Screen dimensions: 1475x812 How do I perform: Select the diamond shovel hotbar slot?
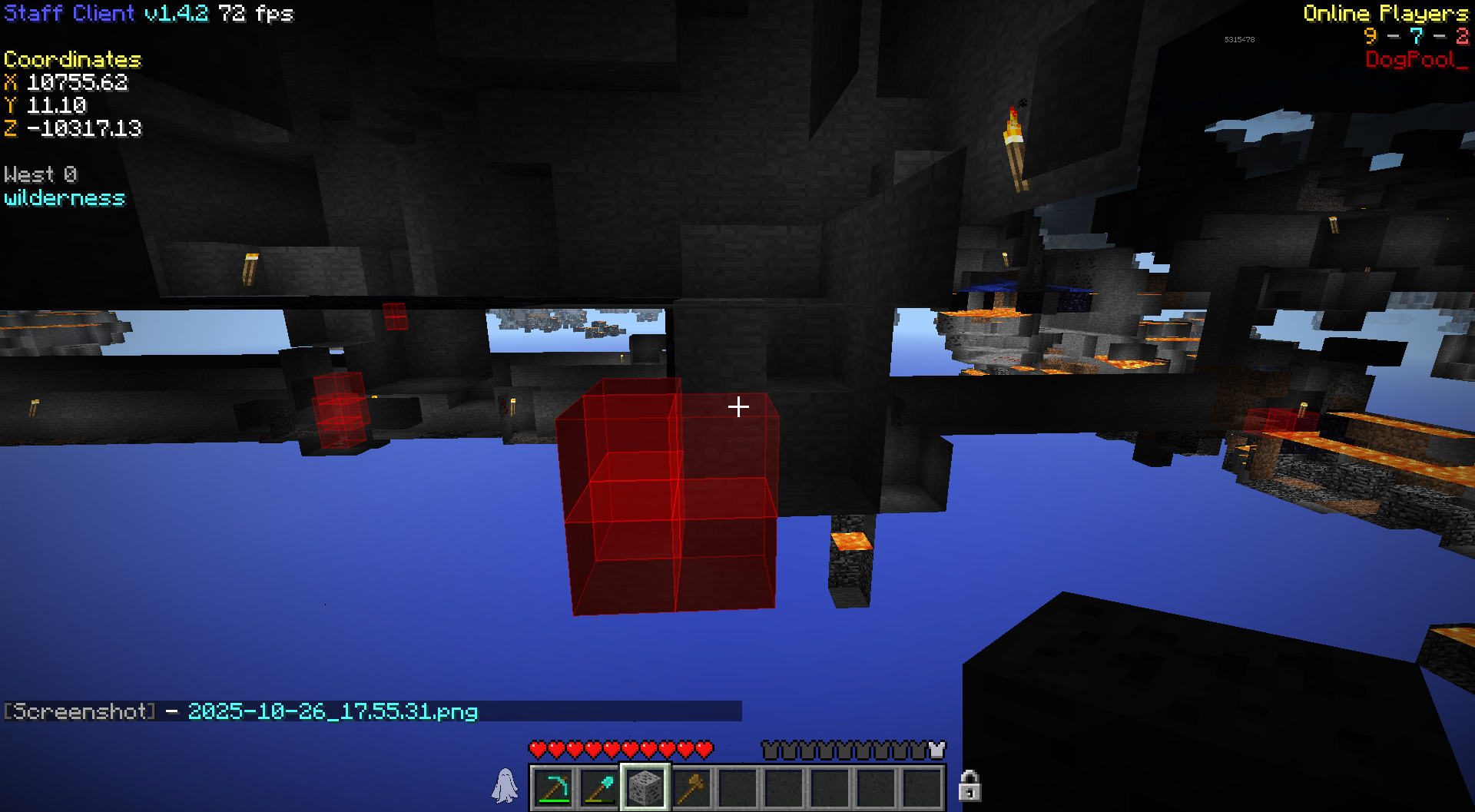pyautogui.click(x=599, y=787)
